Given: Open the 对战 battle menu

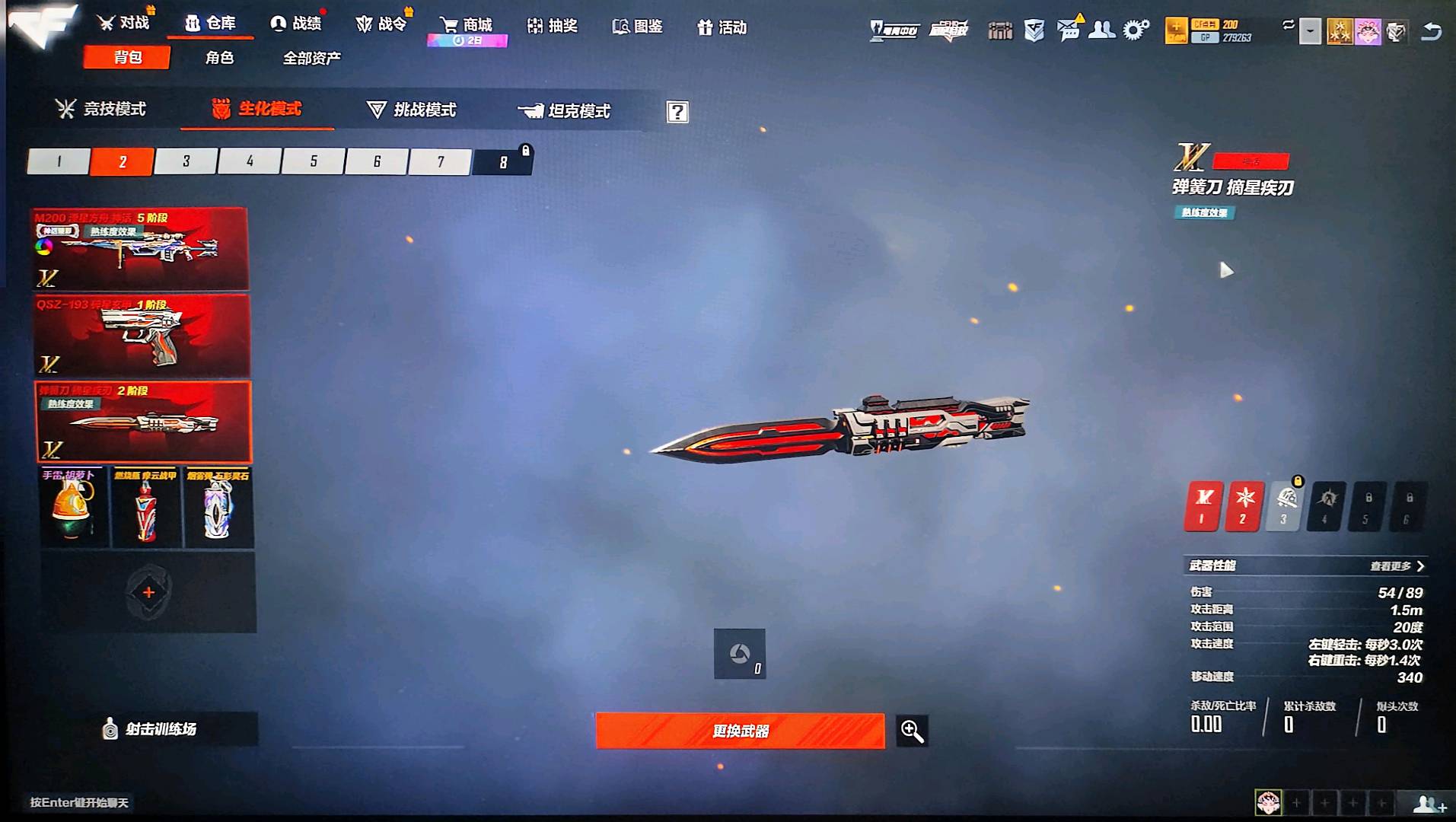Looking at the screenshot, I should pos(123,24).
